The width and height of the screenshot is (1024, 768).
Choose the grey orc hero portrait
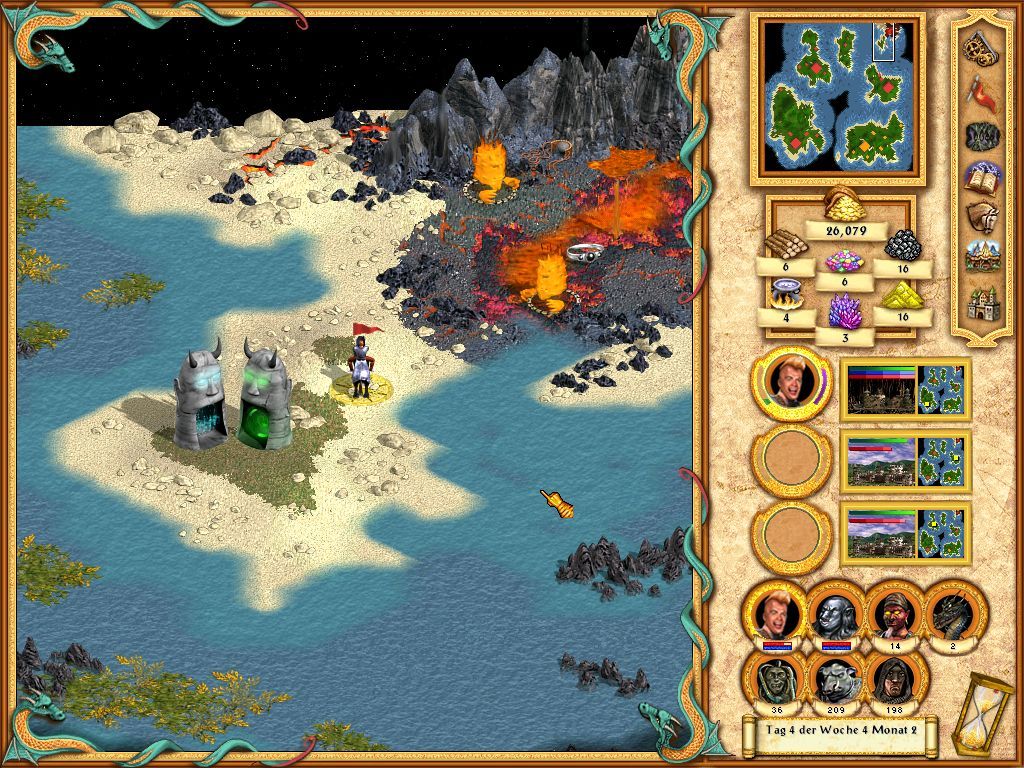pyautogui.click(x=835, y=613)
